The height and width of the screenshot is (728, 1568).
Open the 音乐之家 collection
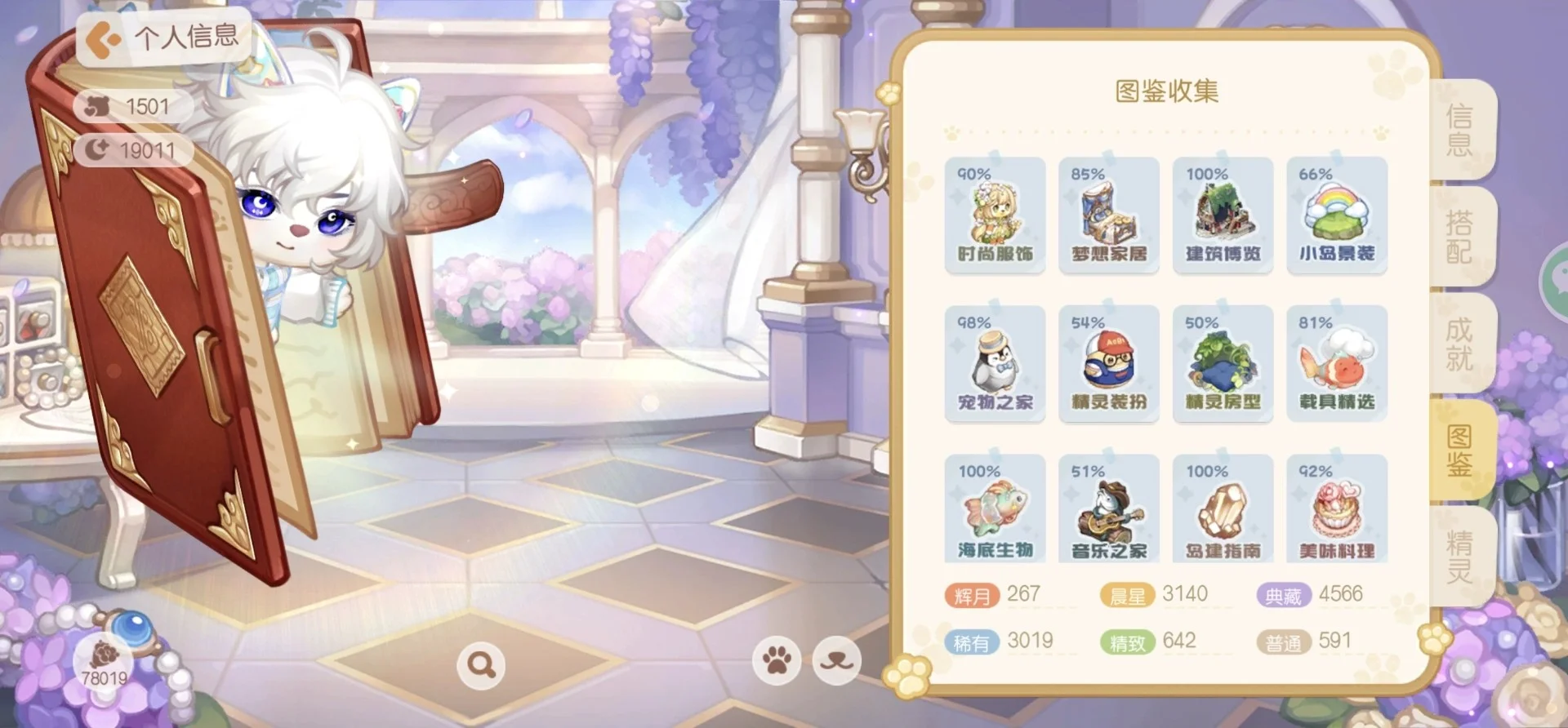click(x=1108, y=513)
